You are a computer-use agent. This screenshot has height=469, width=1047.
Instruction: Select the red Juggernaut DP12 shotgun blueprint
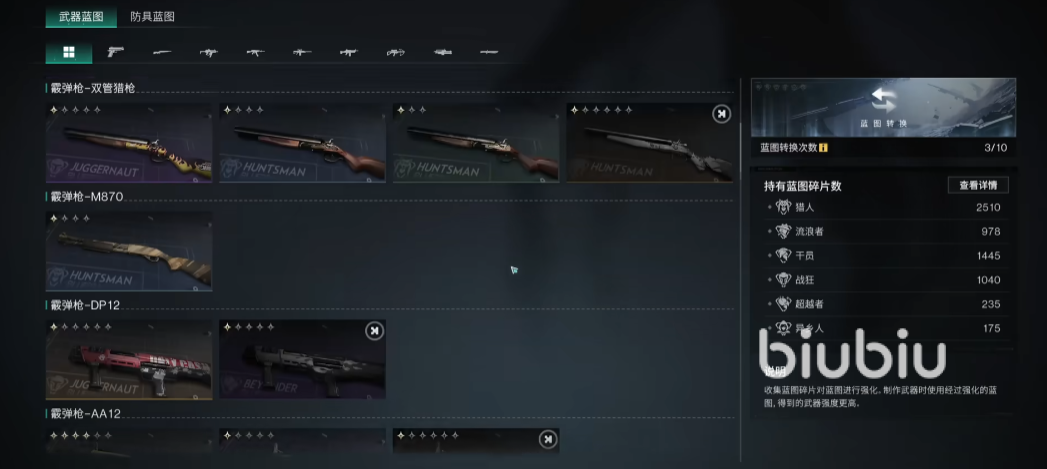pyautogui.click(x=129, y=359)
